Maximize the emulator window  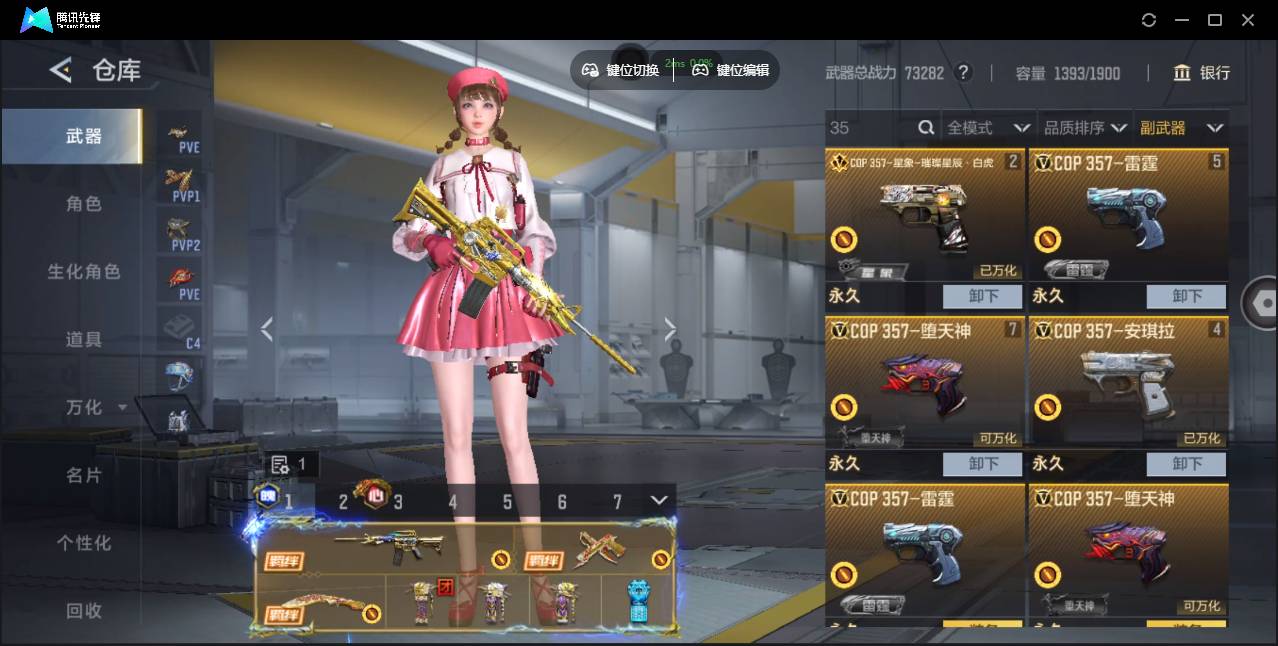(1215, 20)
